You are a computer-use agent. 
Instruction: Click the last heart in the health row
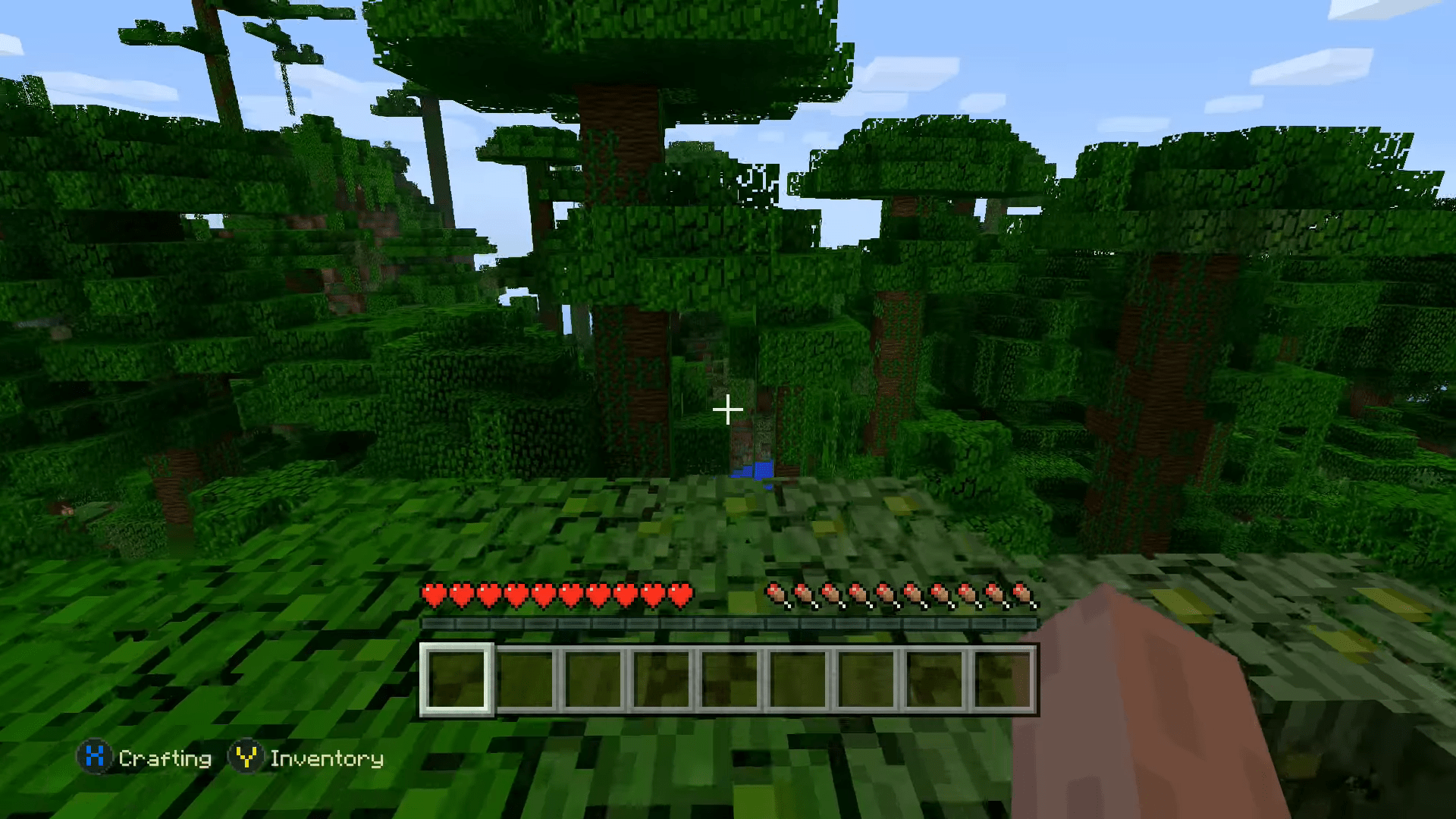(681, 594)
